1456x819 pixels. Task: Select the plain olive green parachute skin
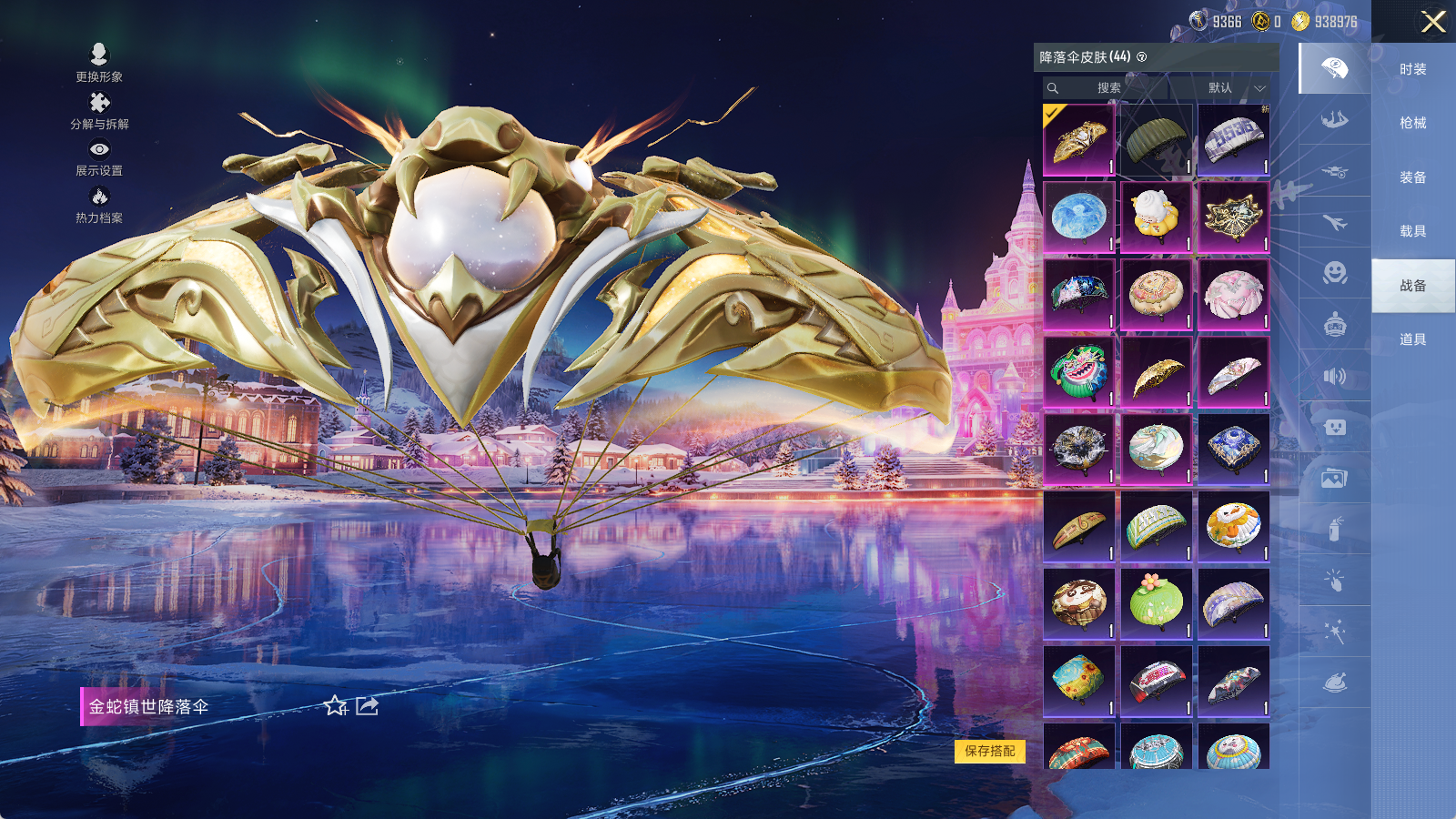pyautogui.click(x=1156, y=140)
